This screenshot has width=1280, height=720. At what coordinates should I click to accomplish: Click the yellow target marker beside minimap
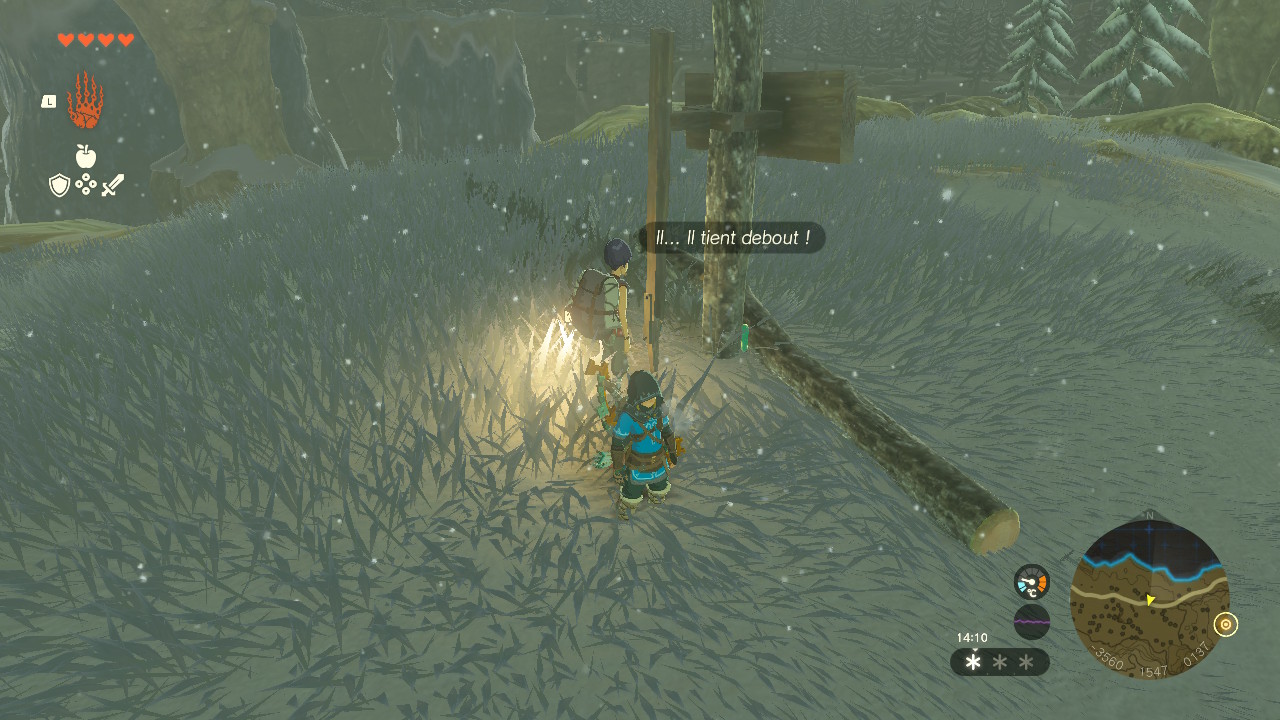point(1225,625)
